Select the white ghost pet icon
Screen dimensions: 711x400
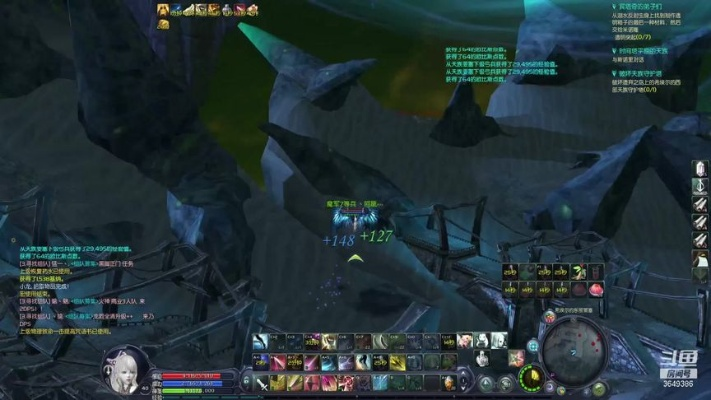[485, 341]
